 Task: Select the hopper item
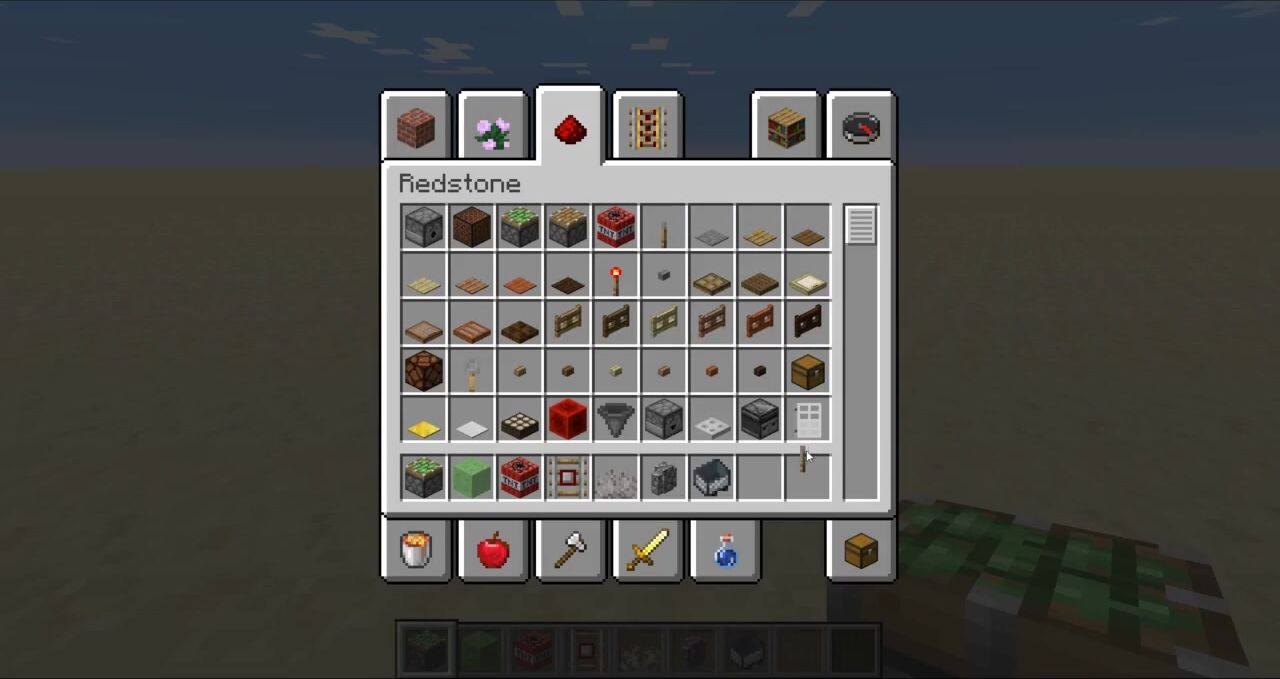click(x=615, y=419)
